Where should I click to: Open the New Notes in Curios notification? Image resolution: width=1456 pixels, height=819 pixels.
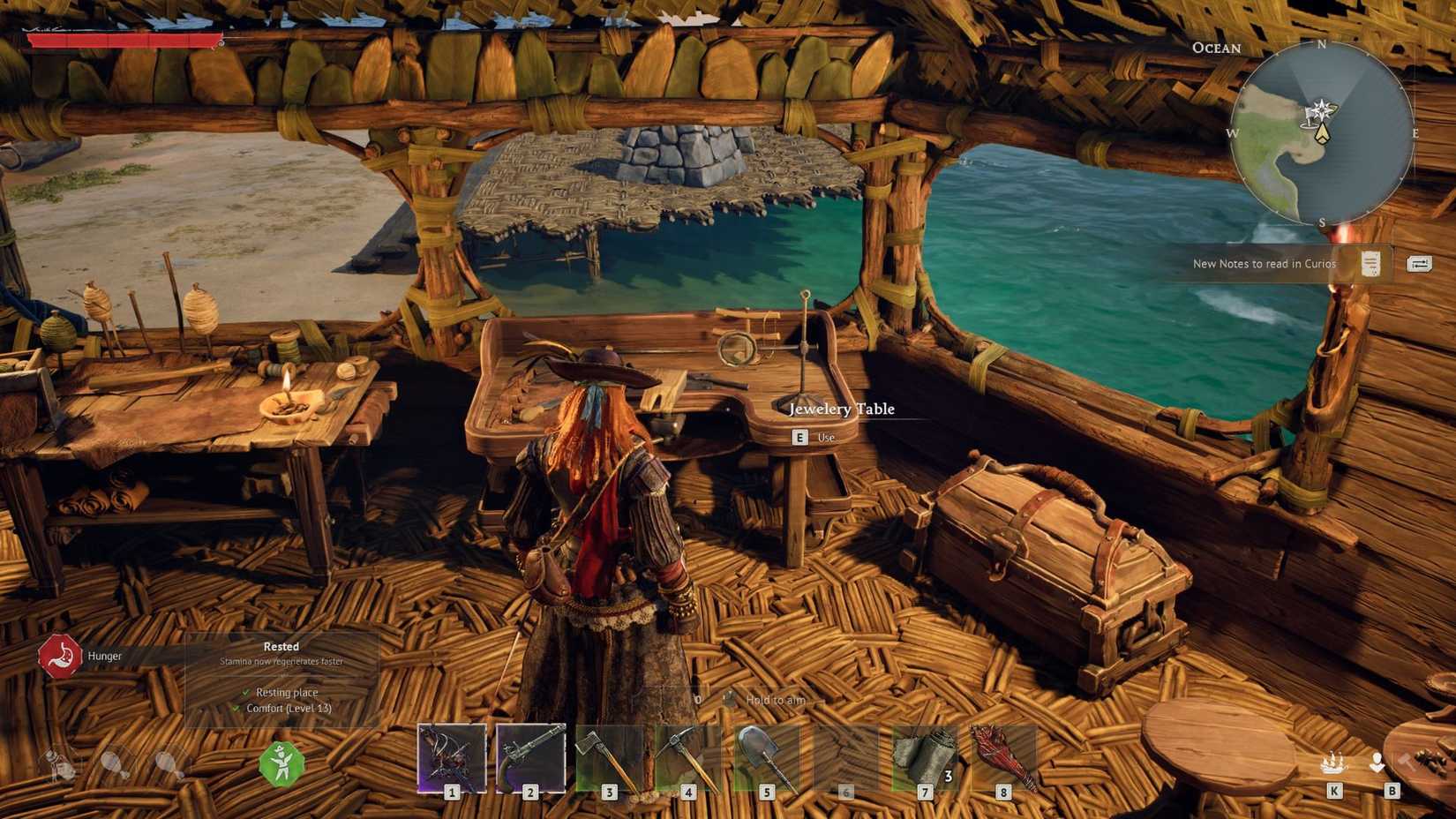tap(1265, 264)
